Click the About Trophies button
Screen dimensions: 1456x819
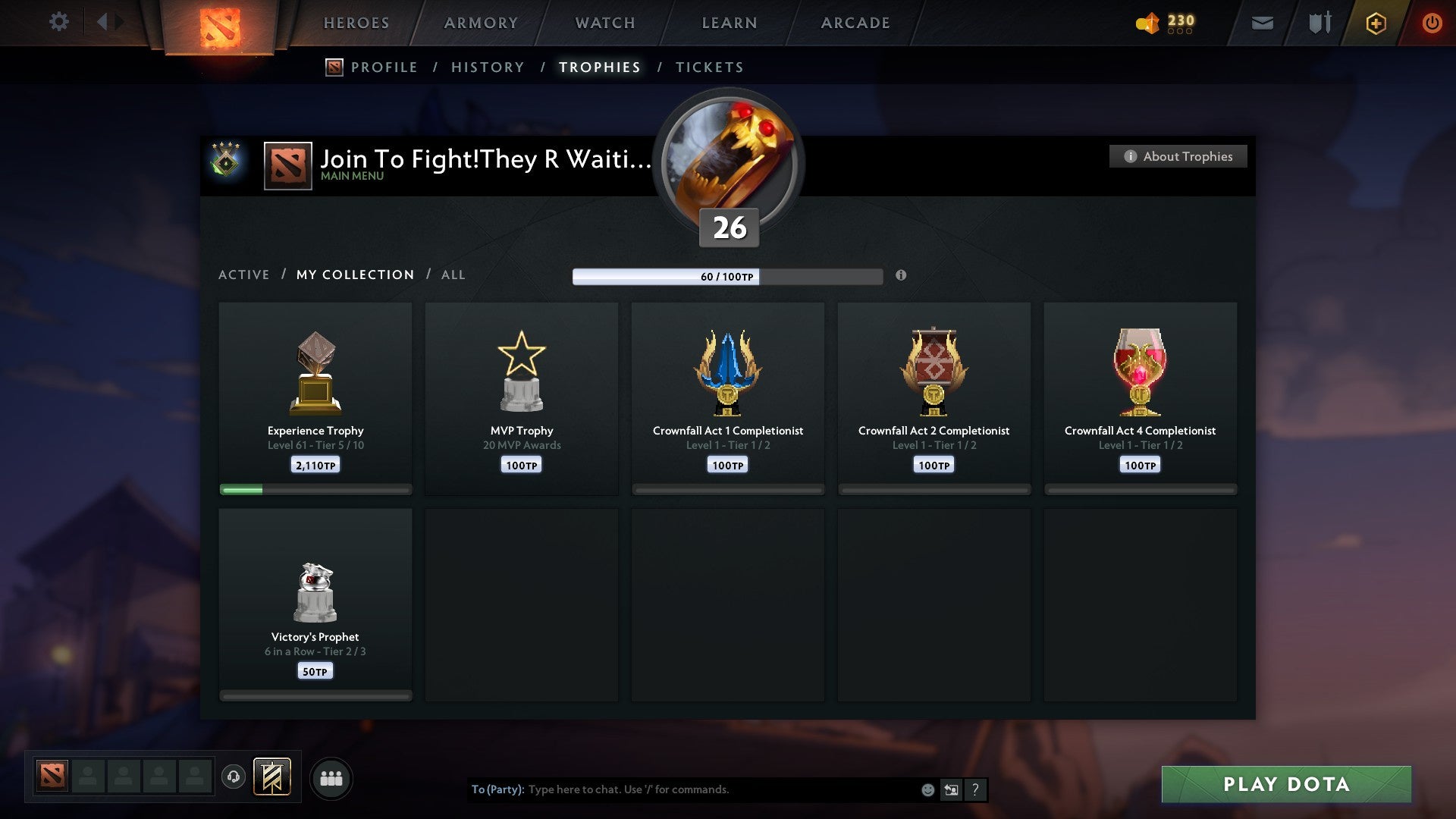1178,156
